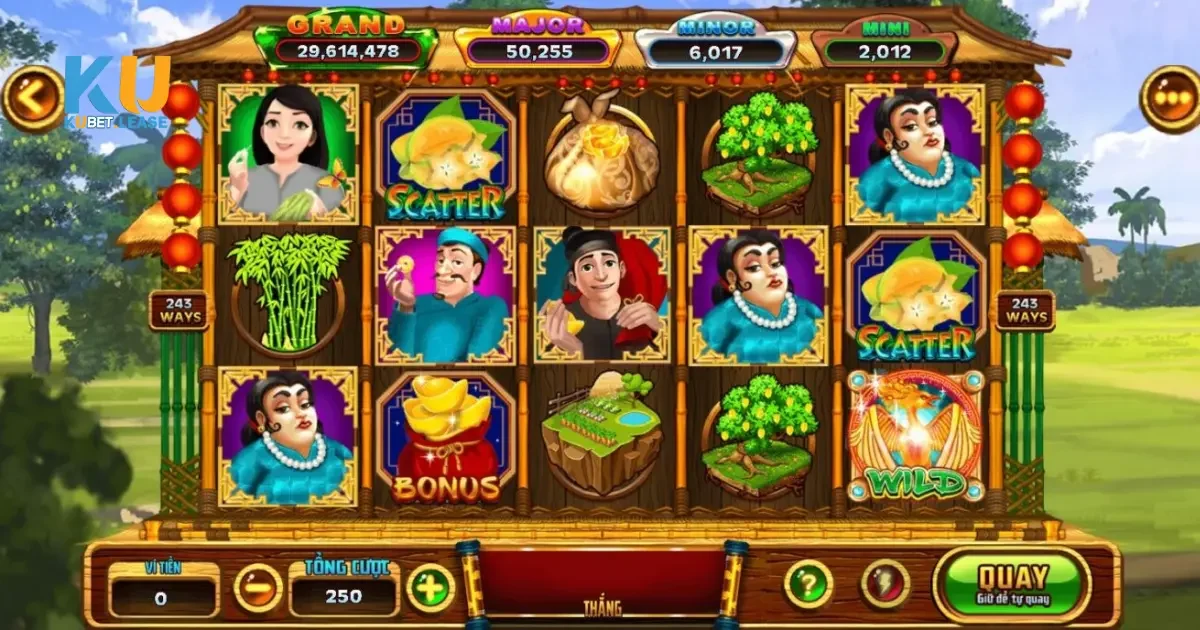Image resolution: width=1200 pixels, height=630 pixels.
Task: Go back using the left arrow button
Action: pyautogui.click(x=32, y=99)
